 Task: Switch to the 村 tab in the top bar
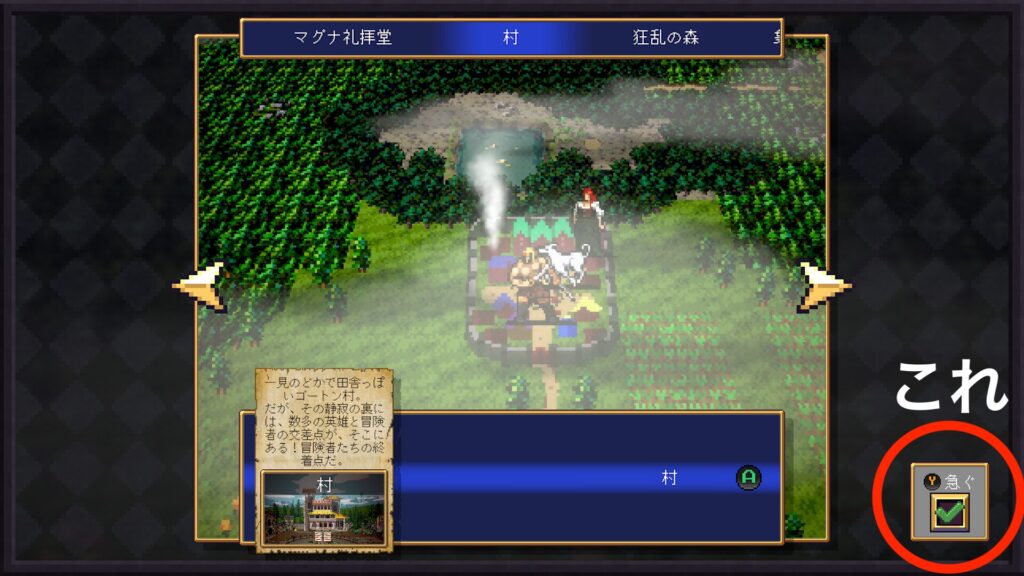tap(510, 39)
